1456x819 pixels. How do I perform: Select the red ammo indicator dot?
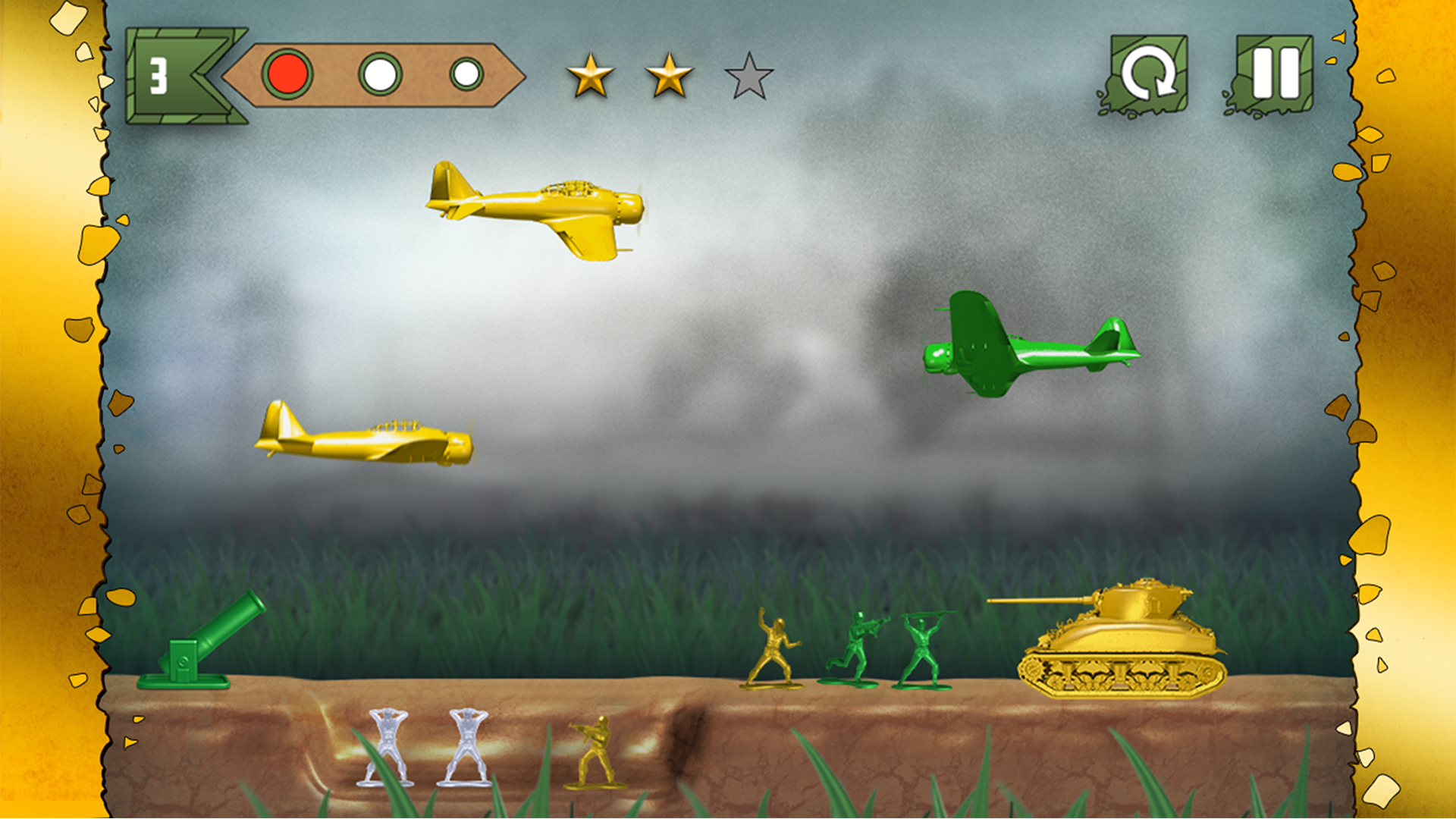point(287,74)
